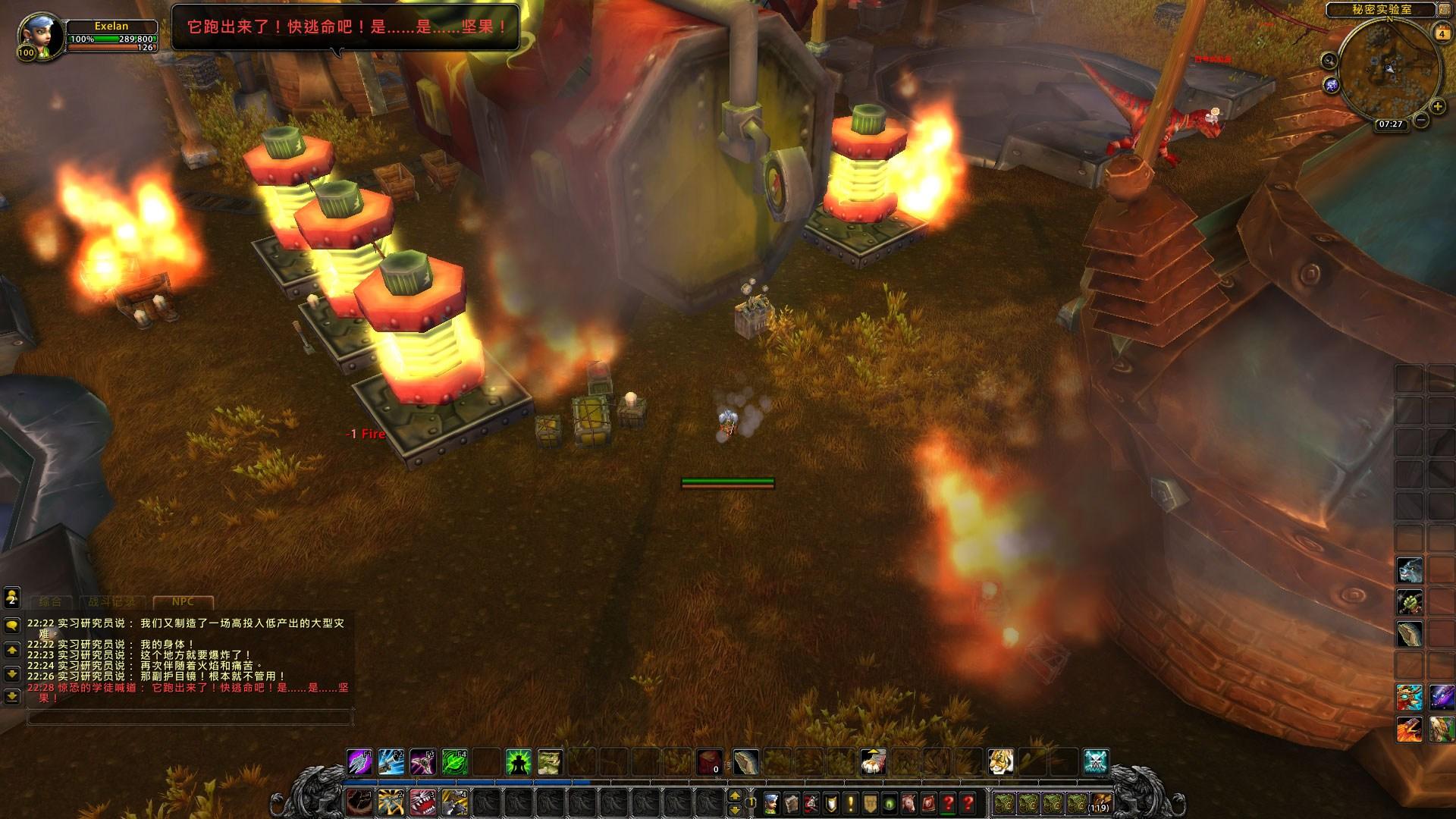Page the action bar up

coord(735,795)
